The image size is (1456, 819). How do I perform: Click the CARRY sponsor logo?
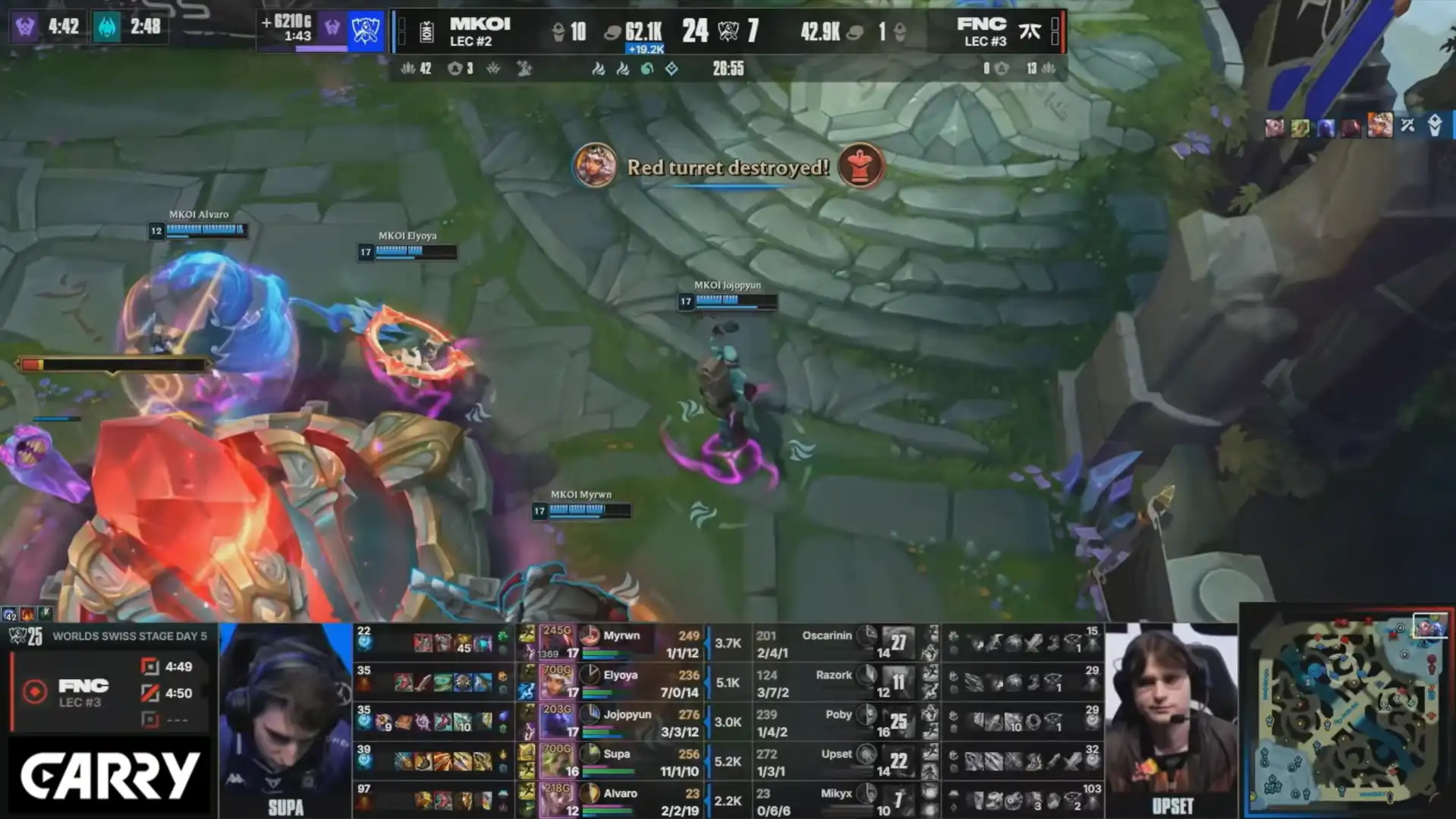110,776
